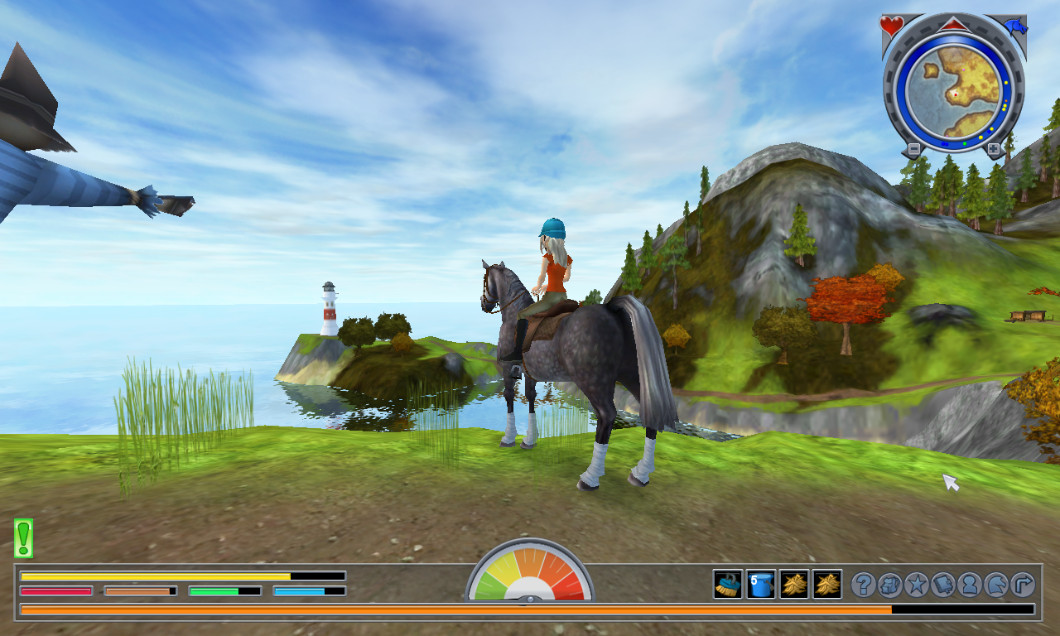Click the star icon button
Image resolution: width=1060 pixels, height=636 pixels.
pos(917,585)
